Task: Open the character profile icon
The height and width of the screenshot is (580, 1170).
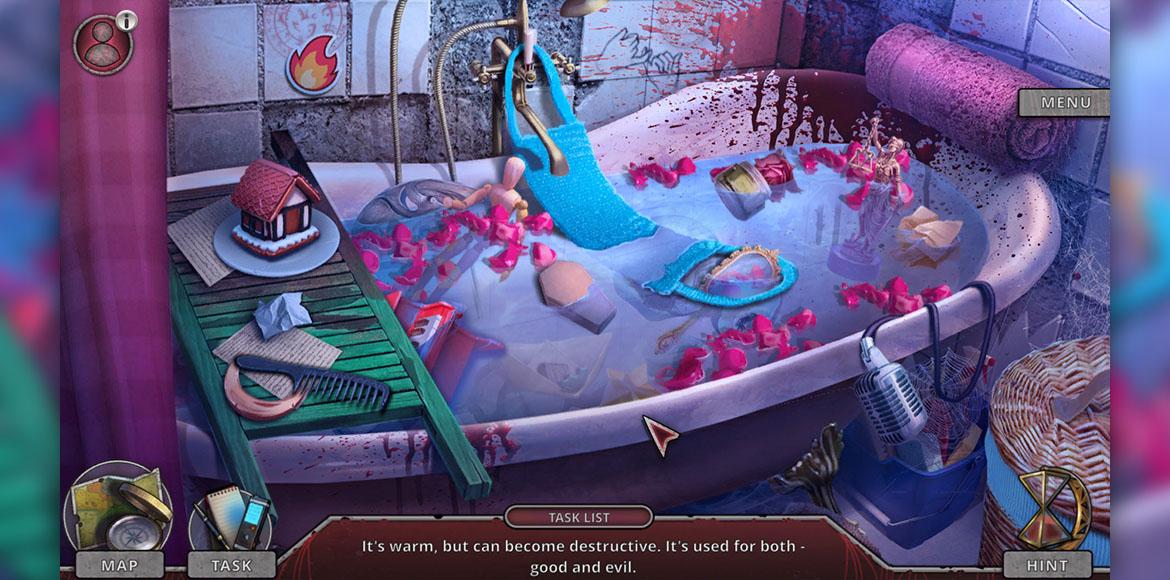Action: 102,44
